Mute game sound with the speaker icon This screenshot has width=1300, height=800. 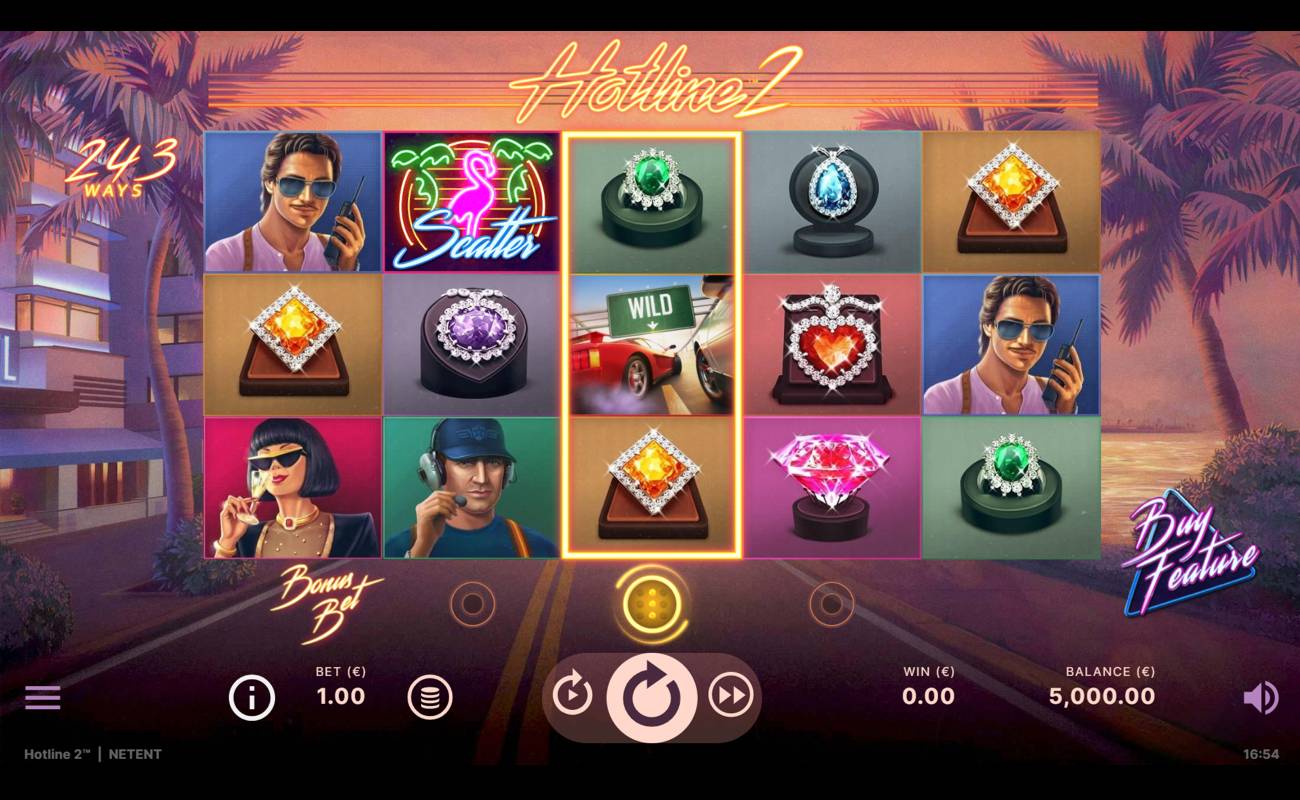pyautogui.click(x=1262, y=697)
